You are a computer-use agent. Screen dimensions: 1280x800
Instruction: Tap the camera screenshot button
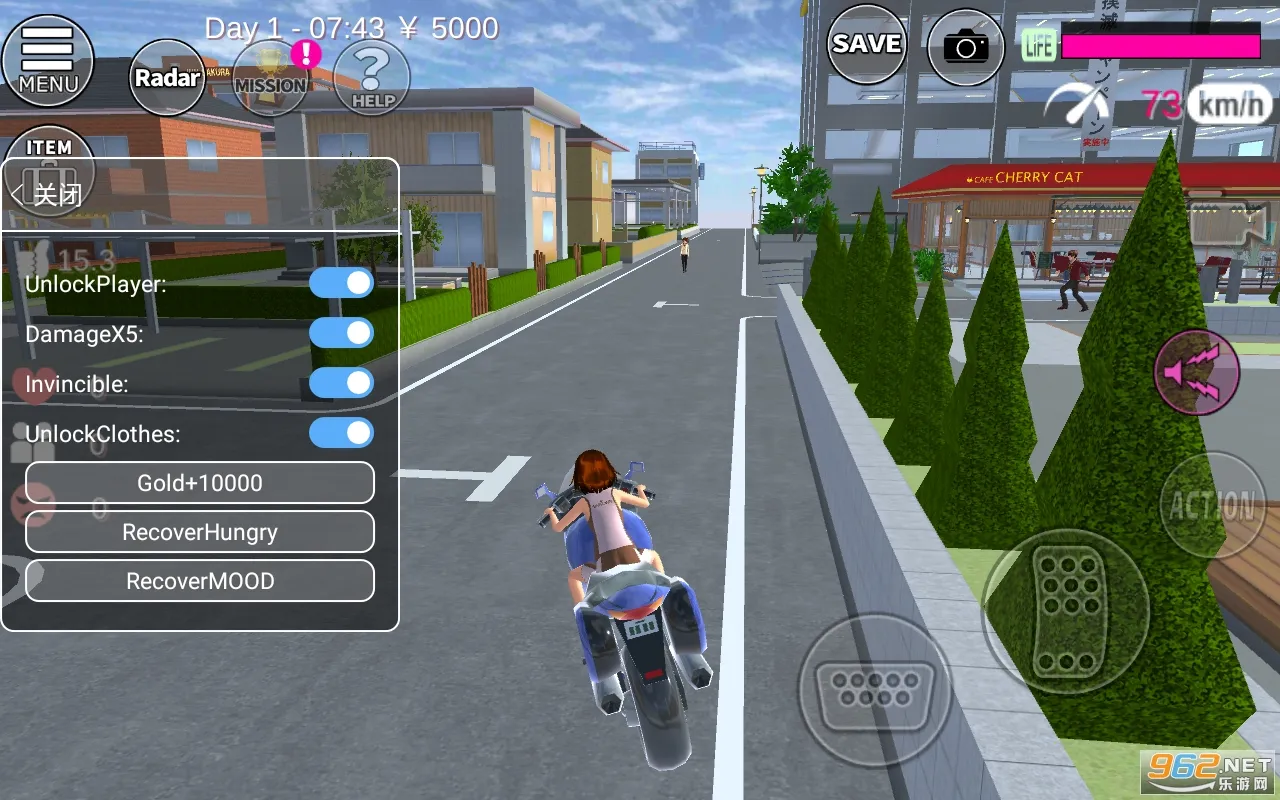coord(965,46)
